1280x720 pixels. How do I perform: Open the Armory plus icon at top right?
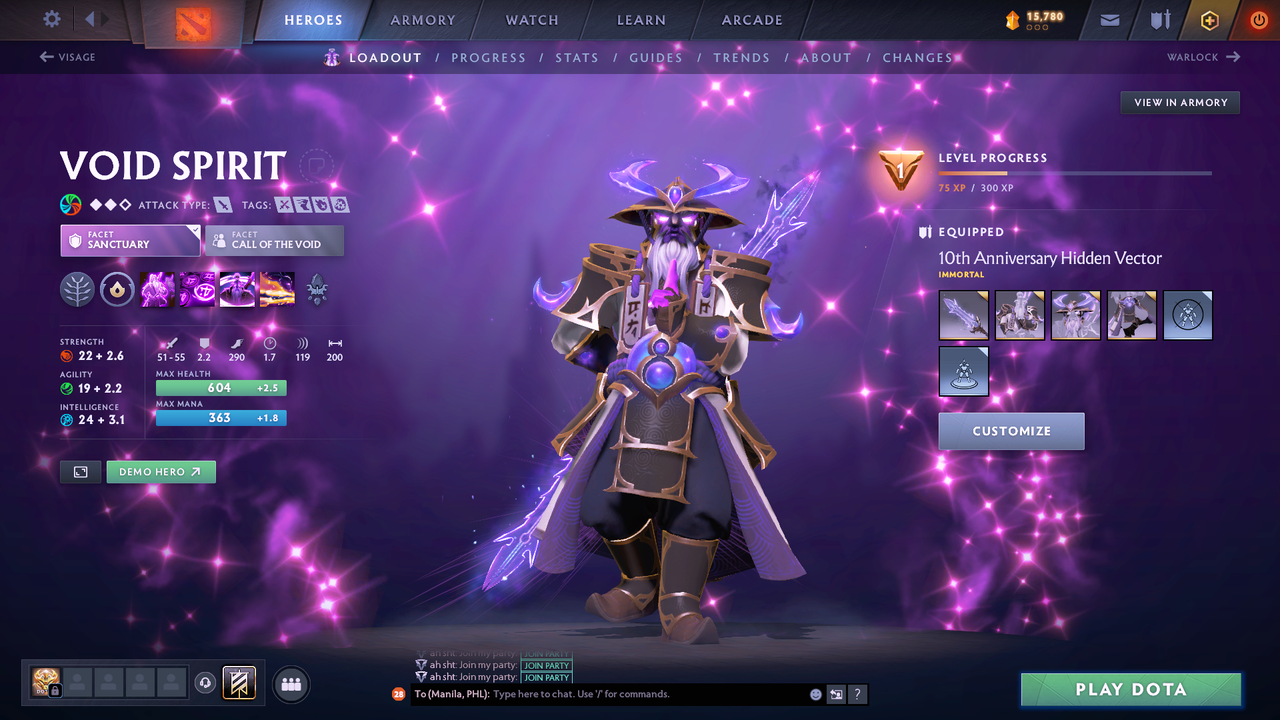click(1209, 19)
